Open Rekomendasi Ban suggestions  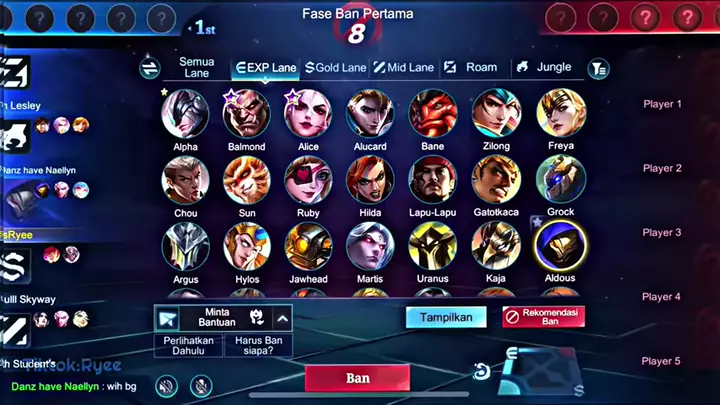[x=543, y=317]
